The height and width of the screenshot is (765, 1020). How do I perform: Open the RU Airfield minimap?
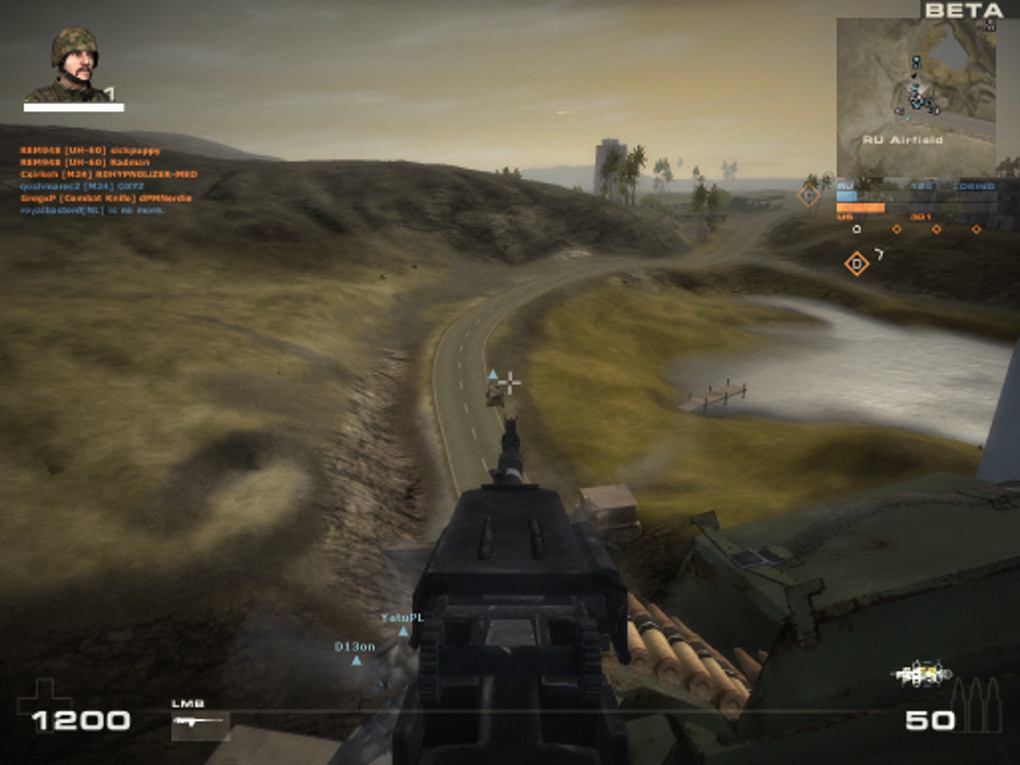click(x=916, y=97)
